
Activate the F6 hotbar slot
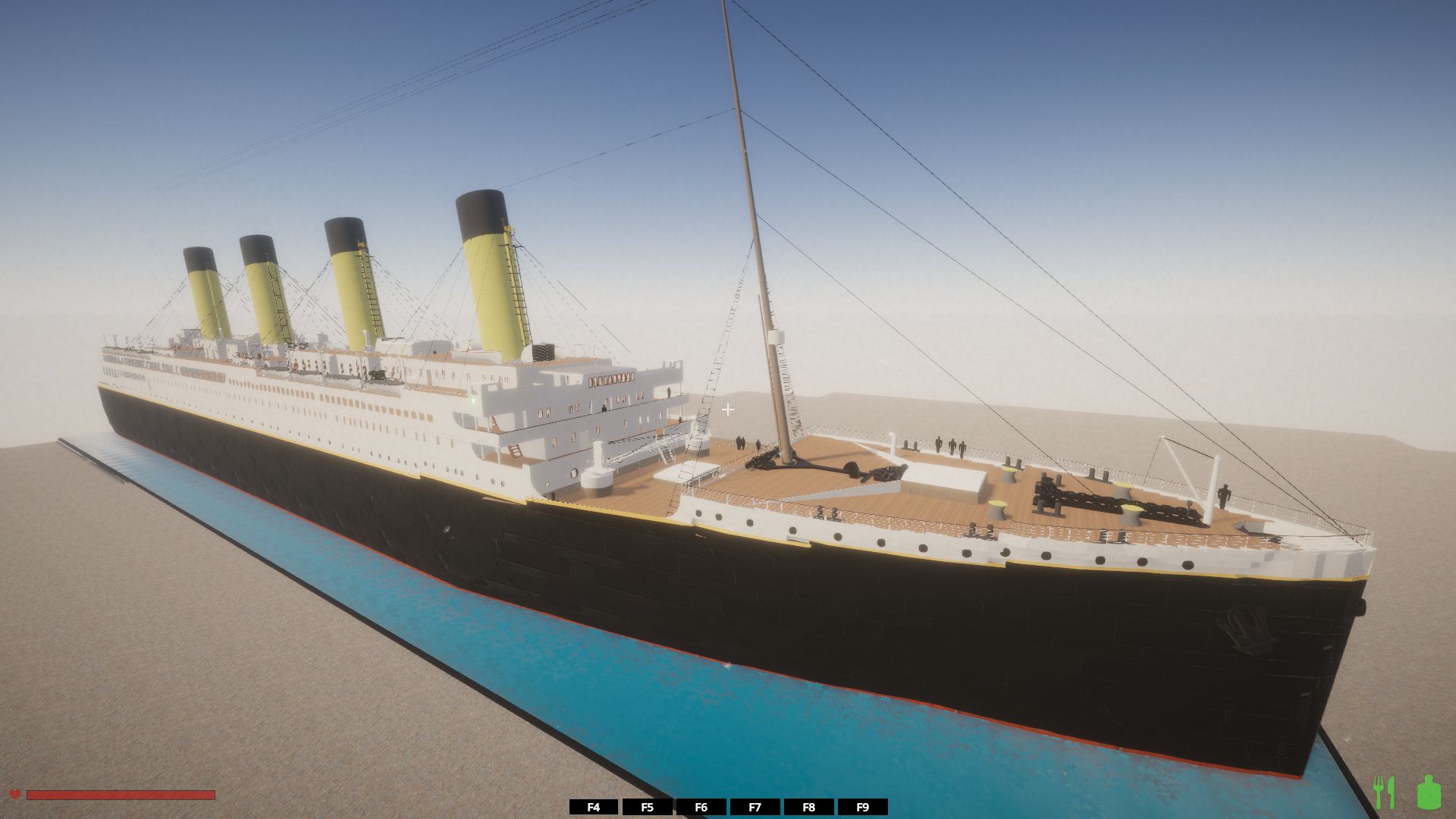[701, 807]
